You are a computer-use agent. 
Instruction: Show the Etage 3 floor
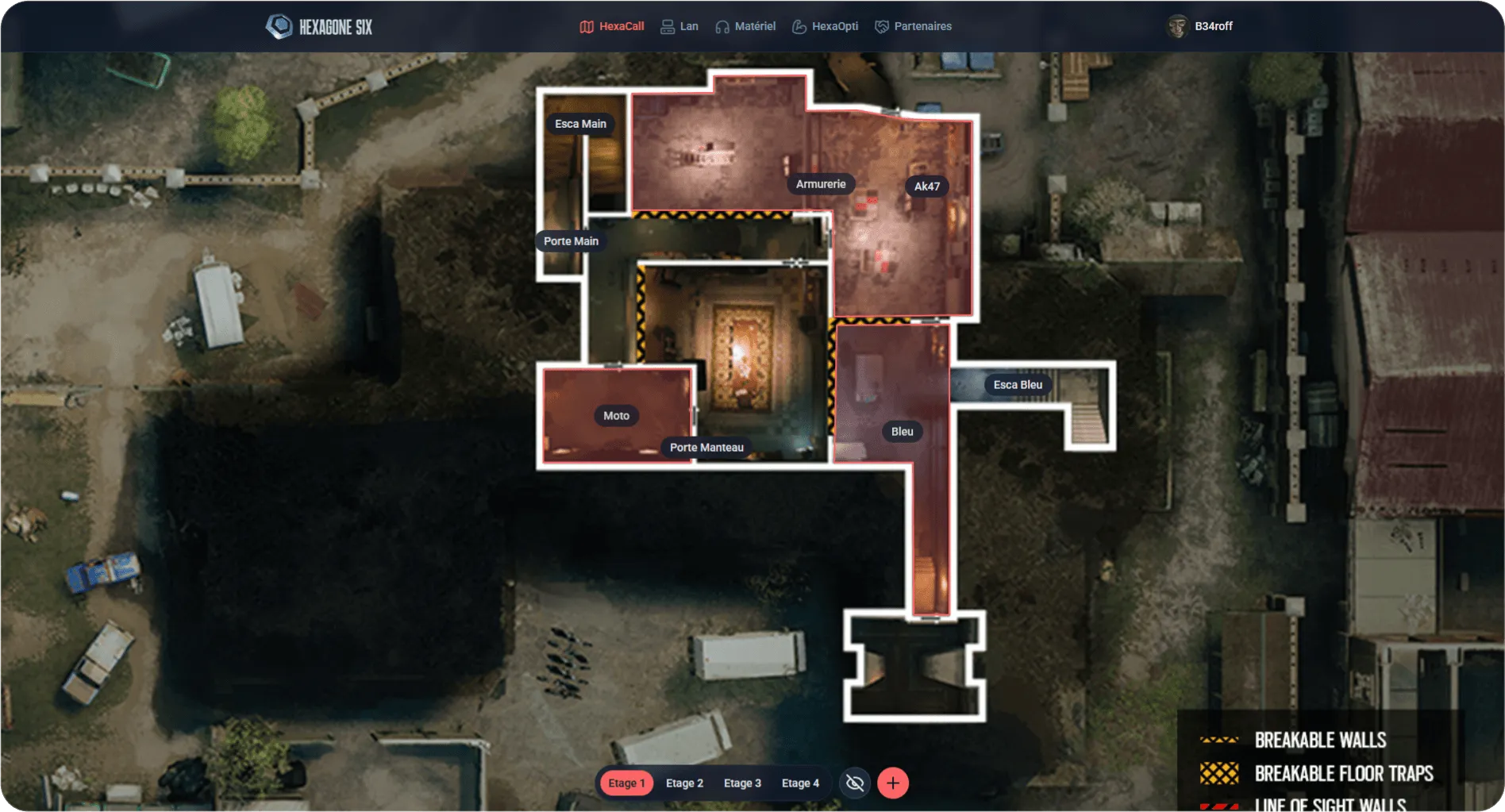coord(742,783)
